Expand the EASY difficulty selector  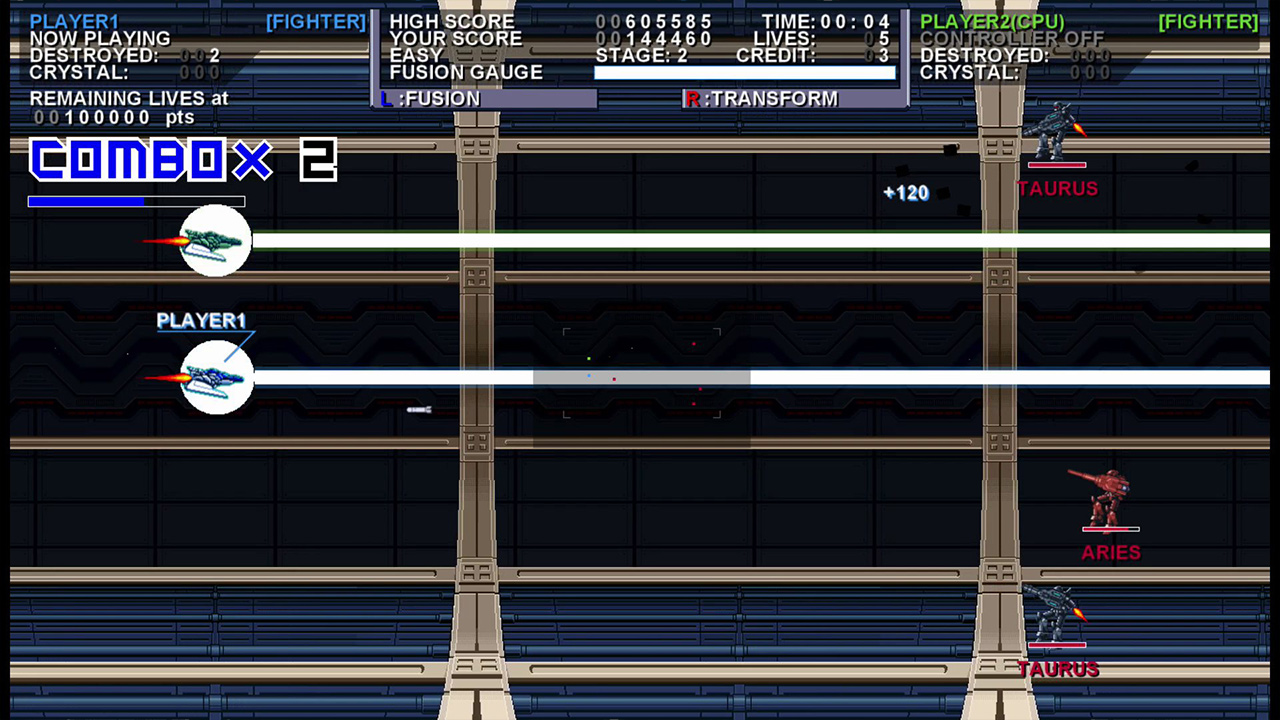click(414, 55)
